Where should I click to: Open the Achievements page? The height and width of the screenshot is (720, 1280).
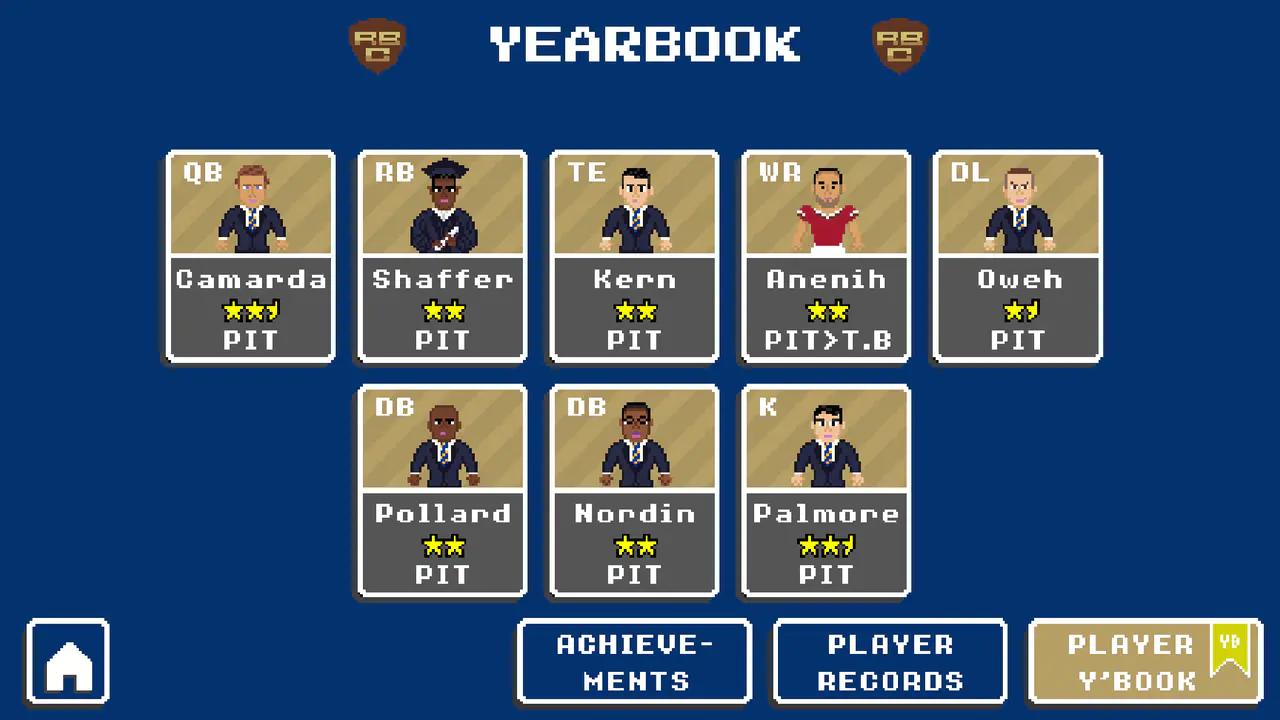[634, 662]
